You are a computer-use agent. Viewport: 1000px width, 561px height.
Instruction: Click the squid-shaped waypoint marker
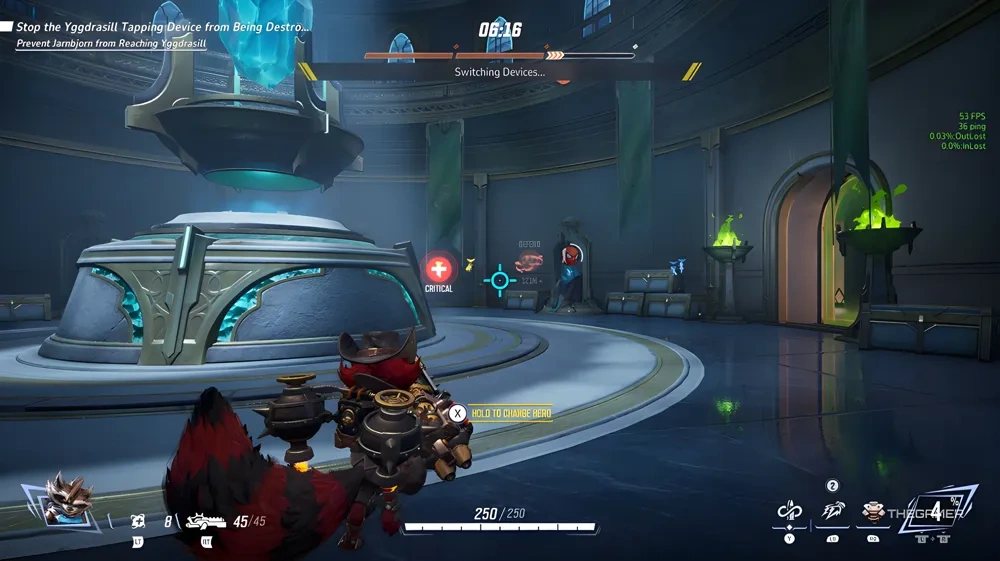coord(529,263)
